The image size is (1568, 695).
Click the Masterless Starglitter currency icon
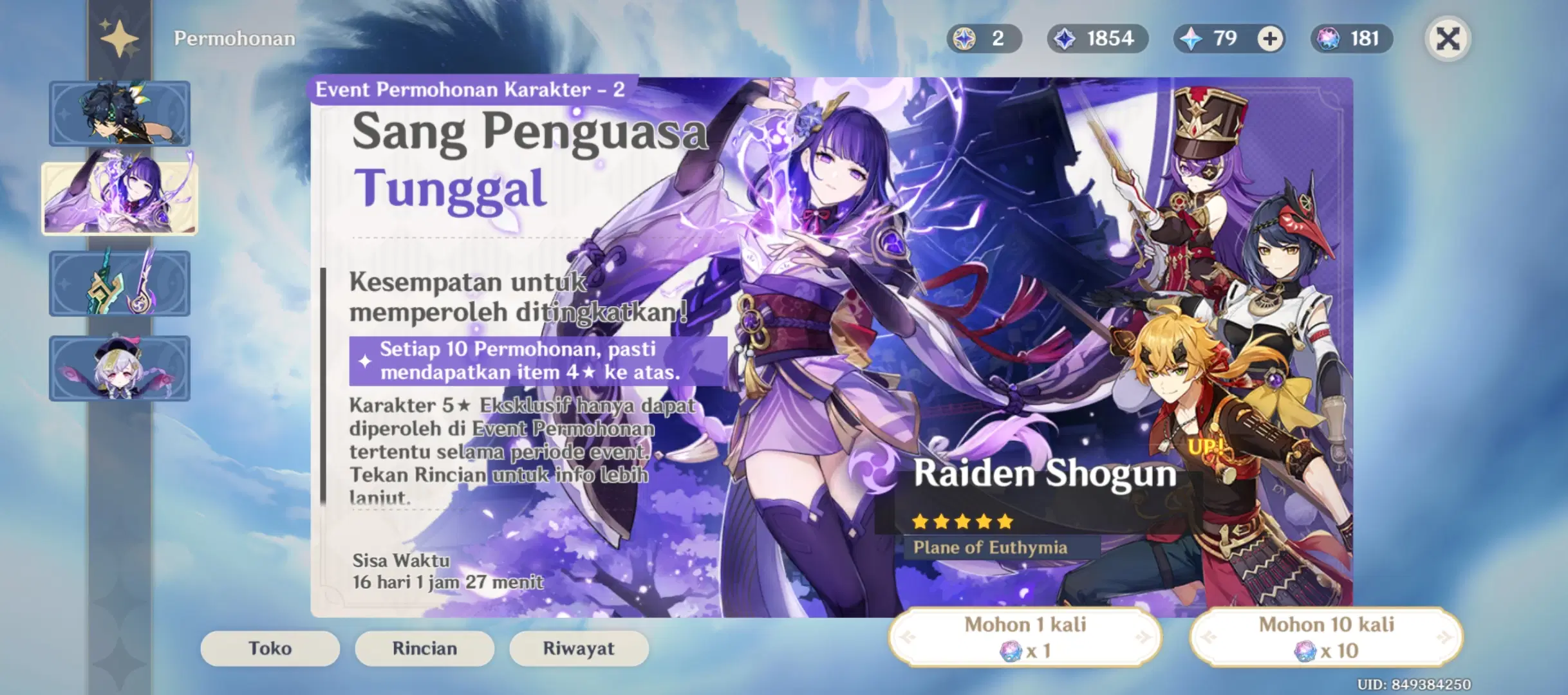pyautogui.click(x=963, y=39)
